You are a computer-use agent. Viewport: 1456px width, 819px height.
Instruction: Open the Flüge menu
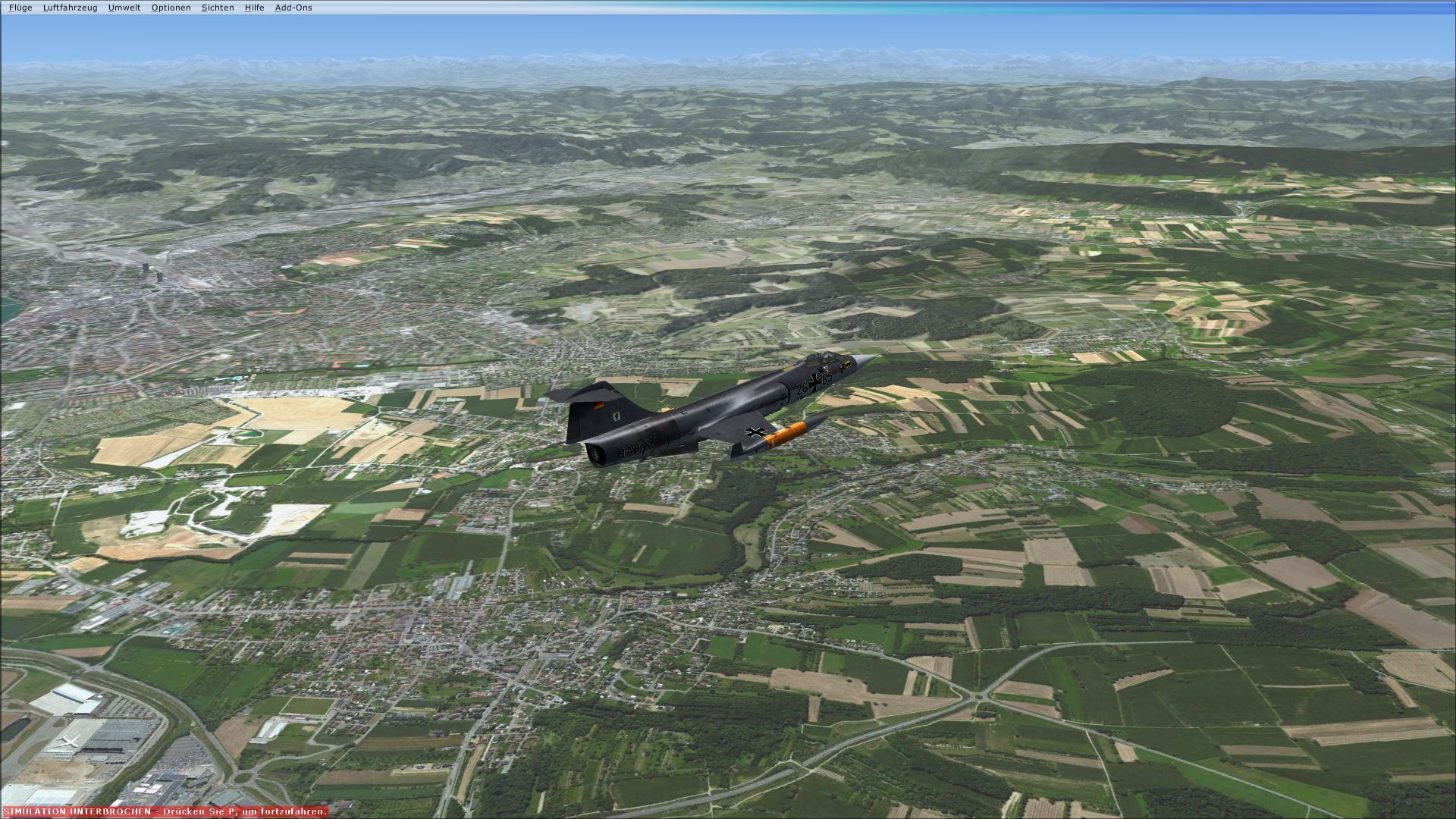click(20, 8)
